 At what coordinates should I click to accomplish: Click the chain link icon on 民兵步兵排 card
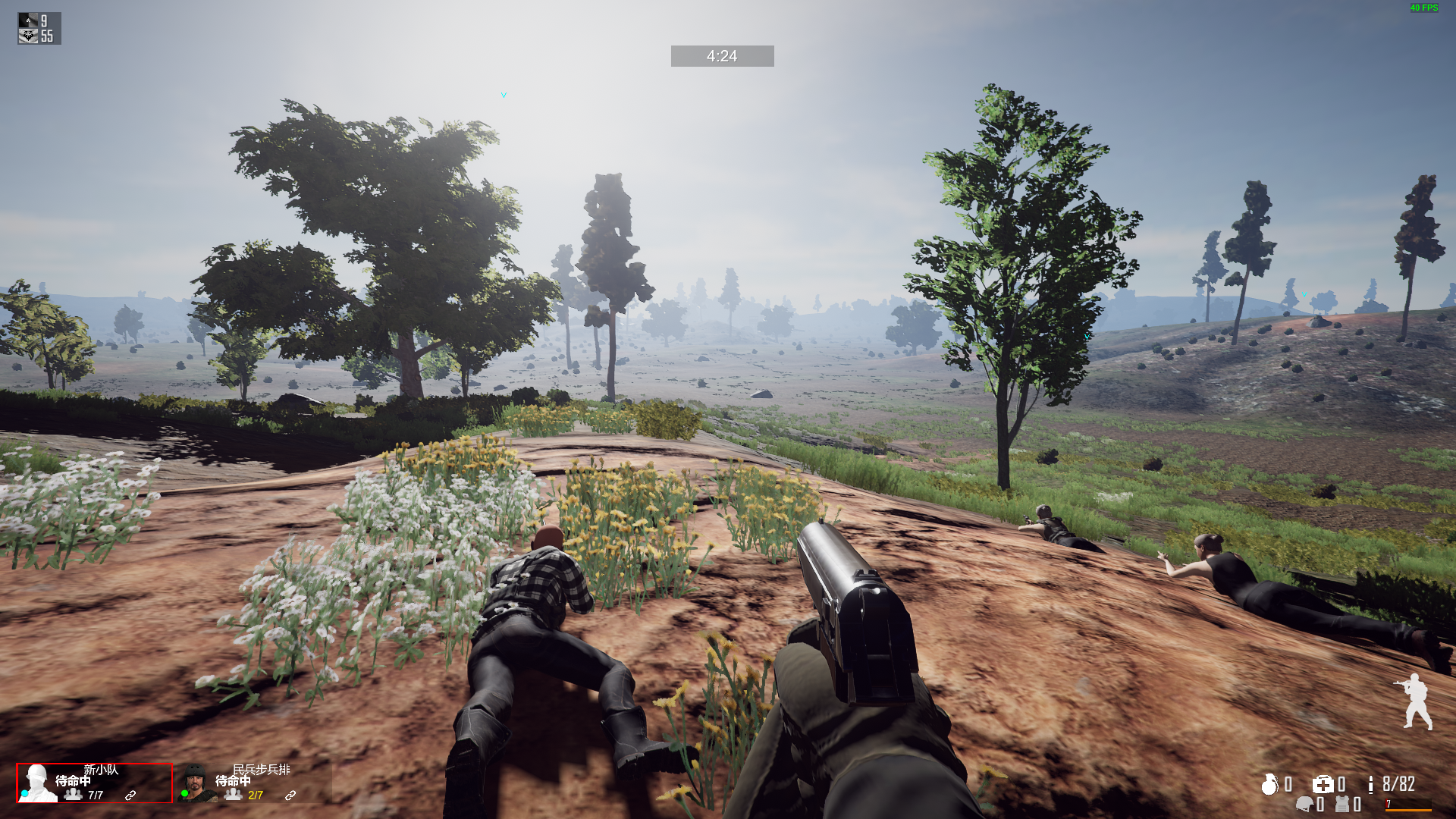tap(290, 795)
